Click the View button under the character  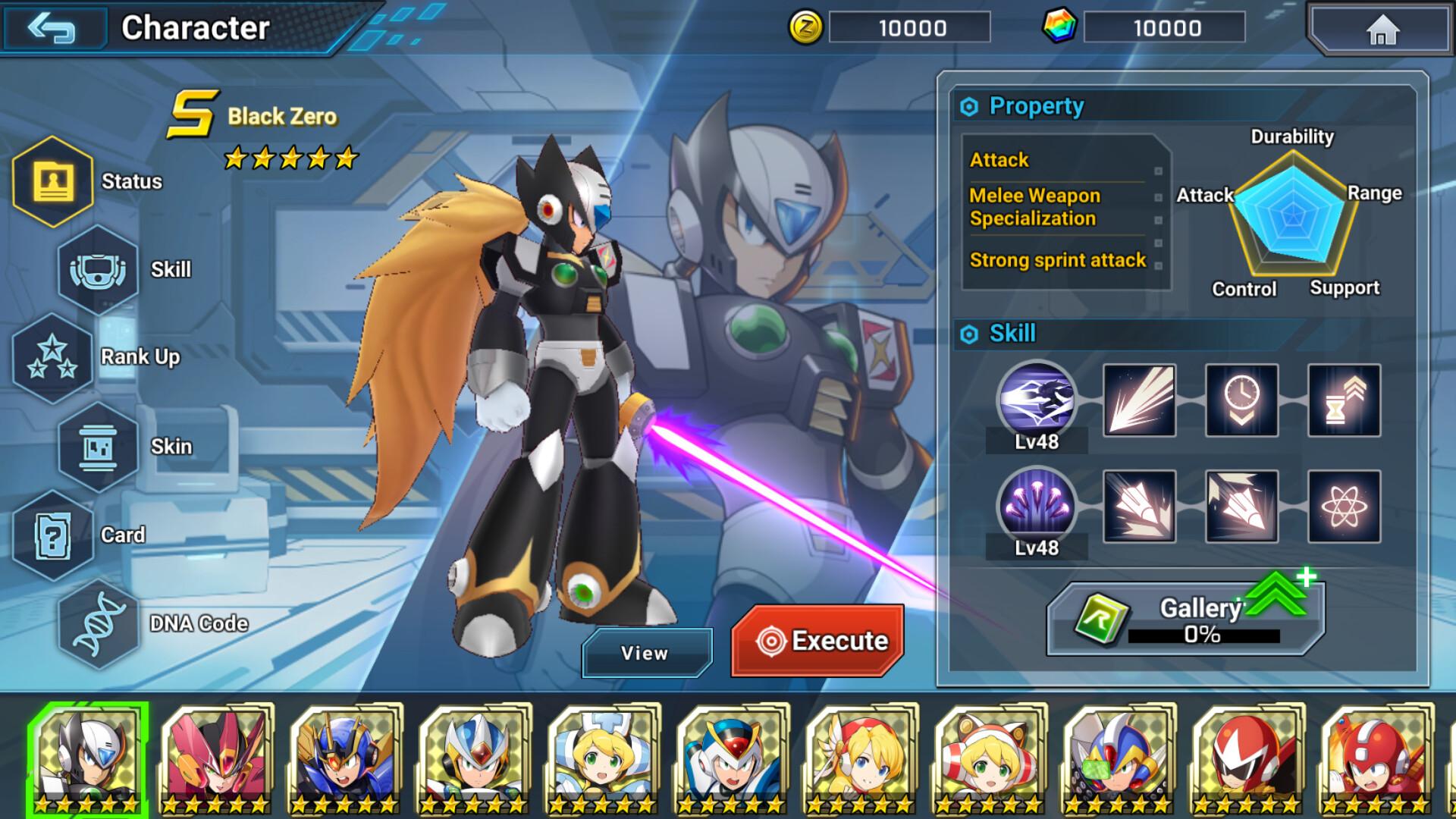(646, 652)
